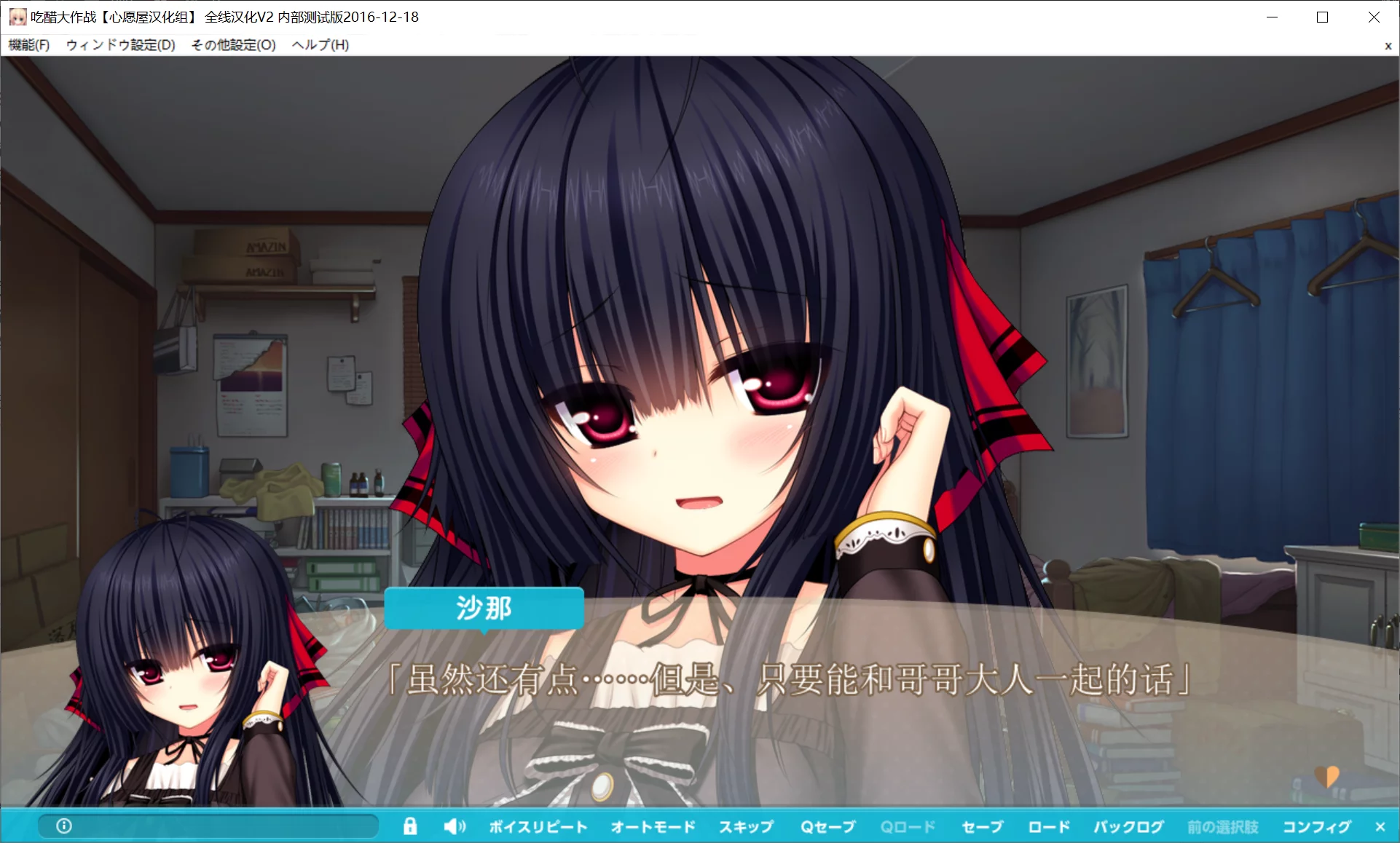Open the コンフィグ settings screen

tap(1316, 826)
